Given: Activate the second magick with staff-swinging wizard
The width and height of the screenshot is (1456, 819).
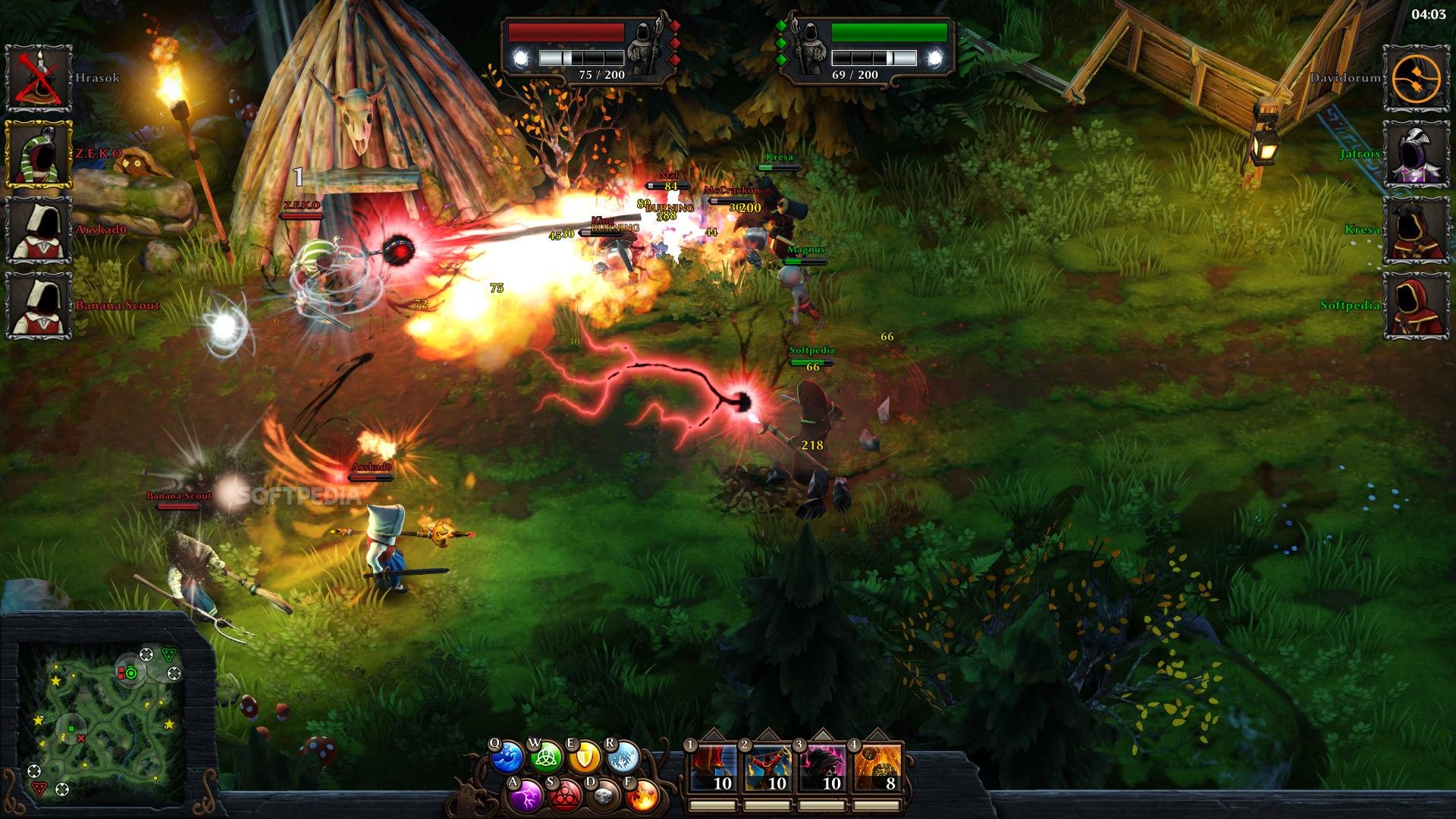Looking at the screenshot, I should [x=767, y=769].
